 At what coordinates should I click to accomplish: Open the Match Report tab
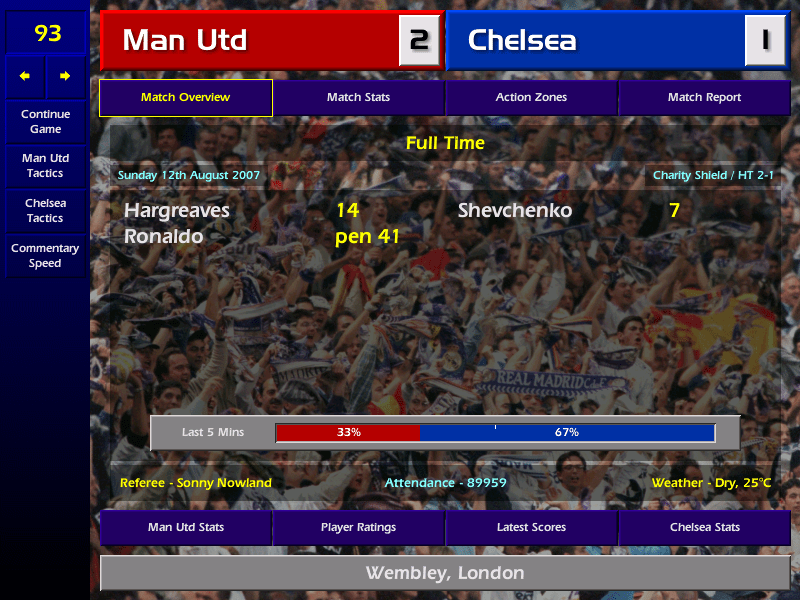704,98
